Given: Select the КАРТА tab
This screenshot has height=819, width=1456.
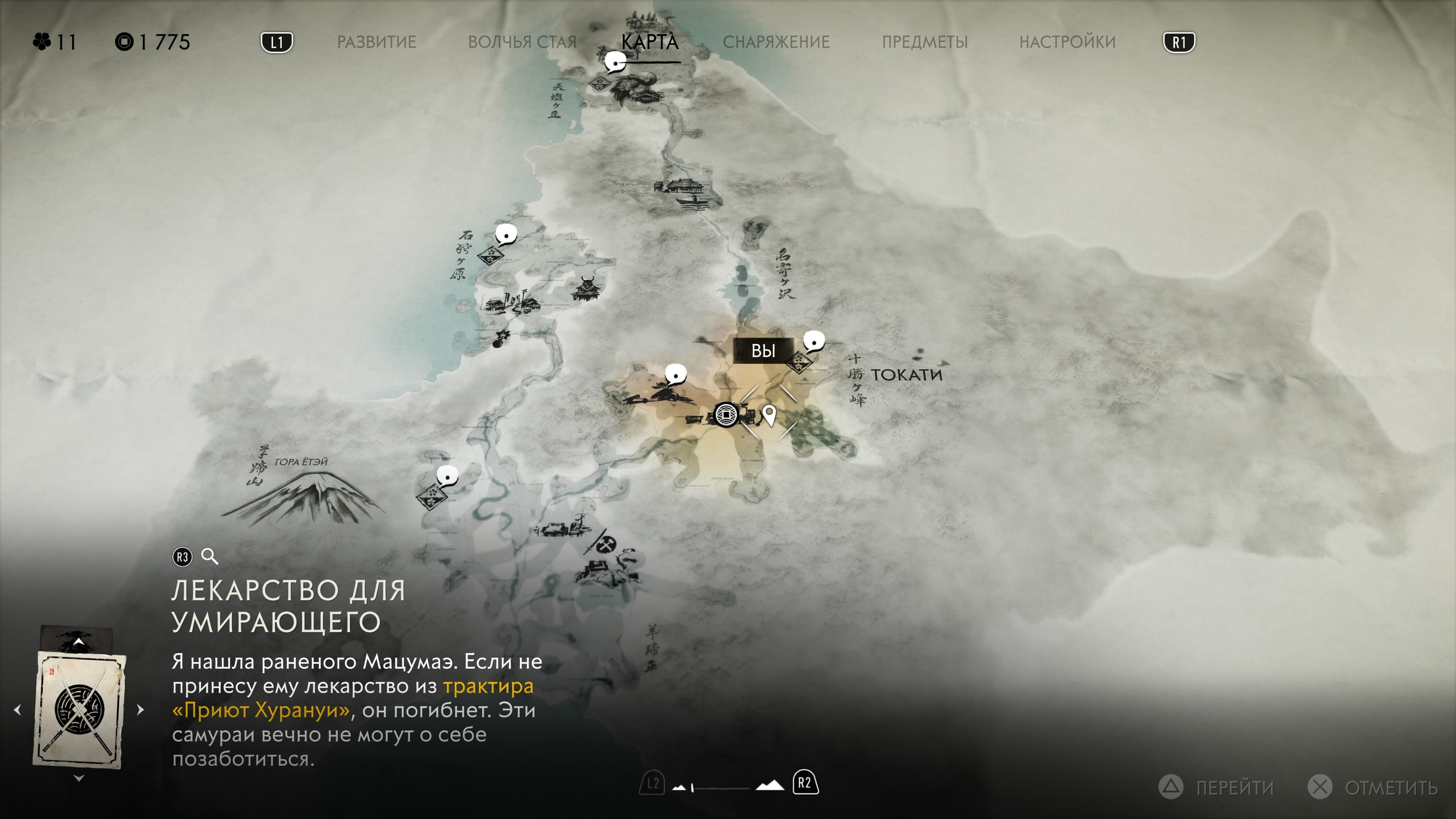Looking at the screenshot, I should (650, 42).
